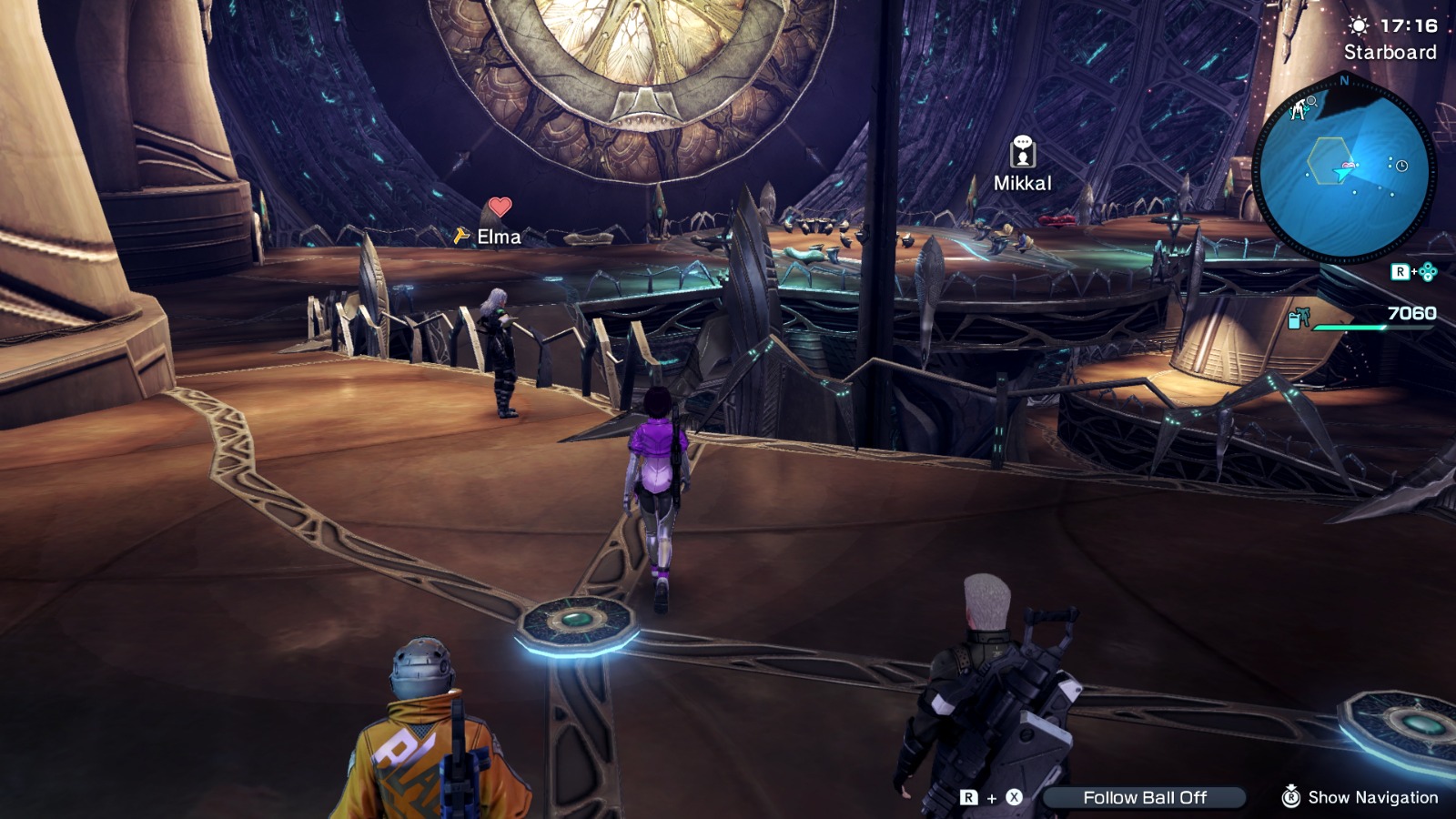
Task: Open the circular minimap
Action: 1343,170
